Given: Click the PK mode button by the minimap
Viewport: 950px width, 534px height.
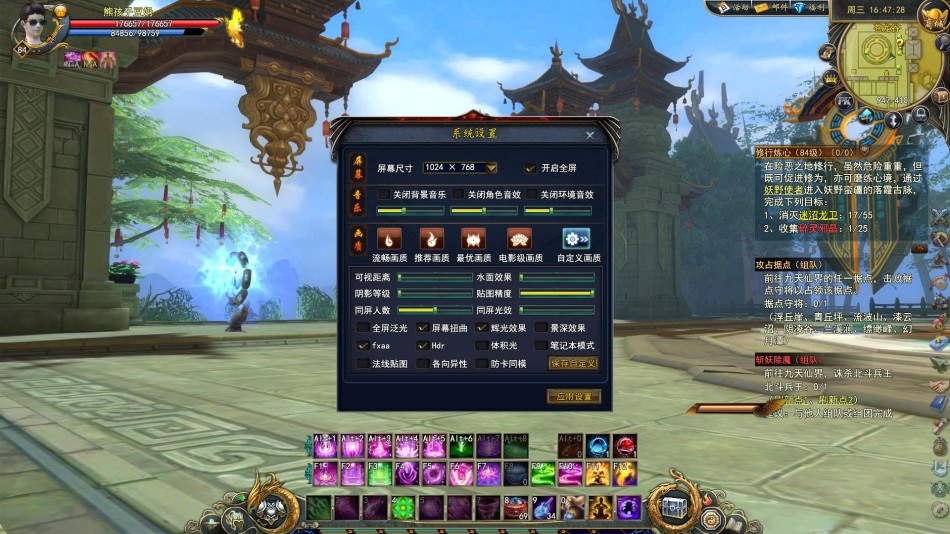Looking at the screenshot, I should coord(844,99).
